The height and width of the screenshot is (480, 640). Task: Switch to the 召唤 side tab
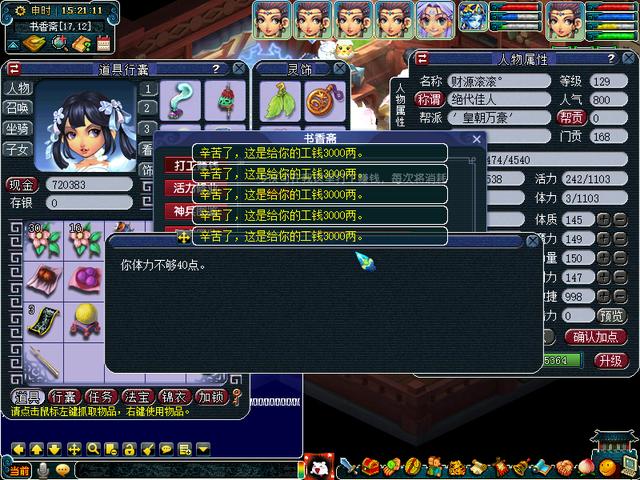click(17, 108)
